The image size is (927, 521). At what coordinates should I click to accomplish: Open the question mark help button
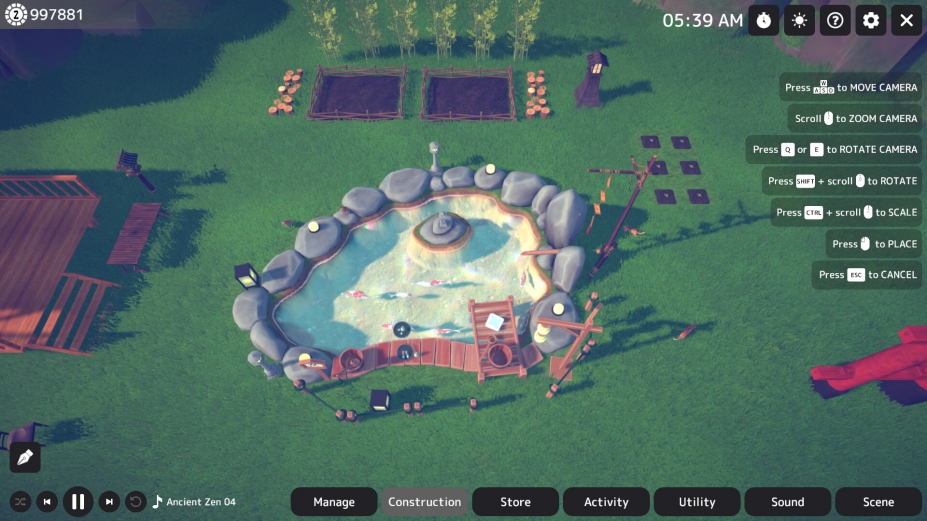click(835, 20)
